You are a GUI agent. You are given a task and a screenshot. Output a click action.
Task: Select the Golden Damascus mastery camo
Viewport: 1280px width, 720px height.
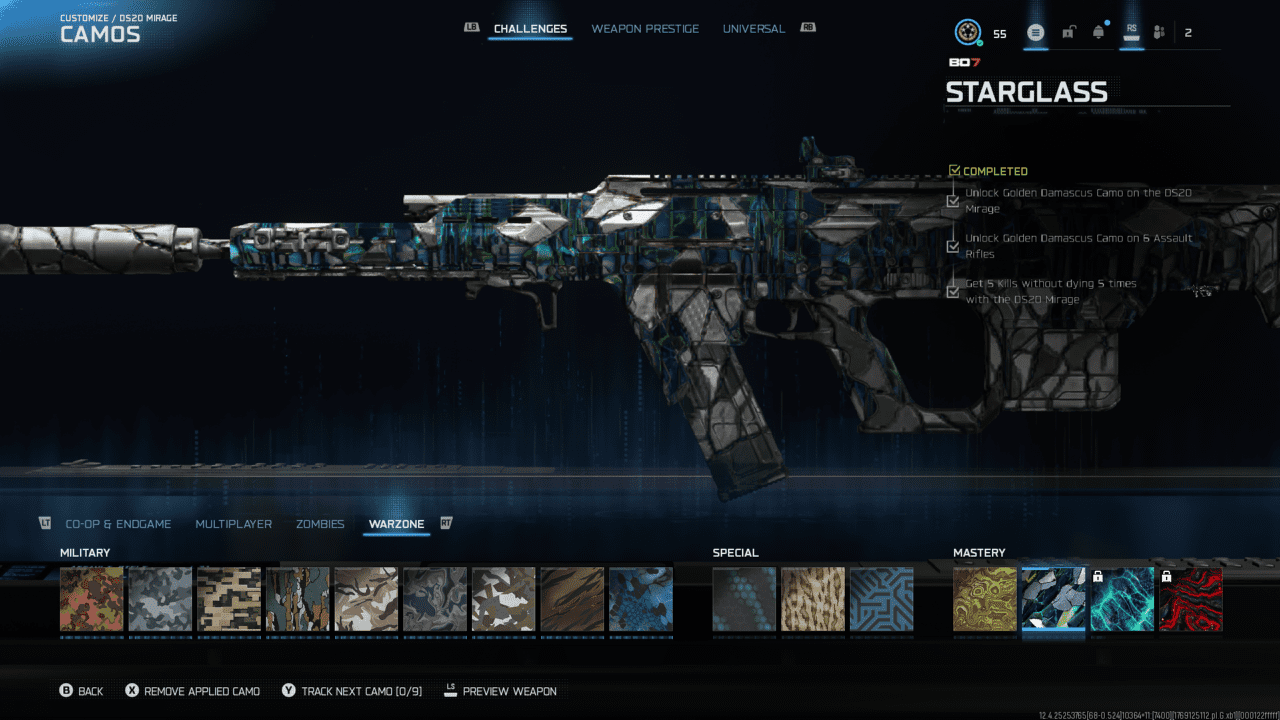click(985, 599)
